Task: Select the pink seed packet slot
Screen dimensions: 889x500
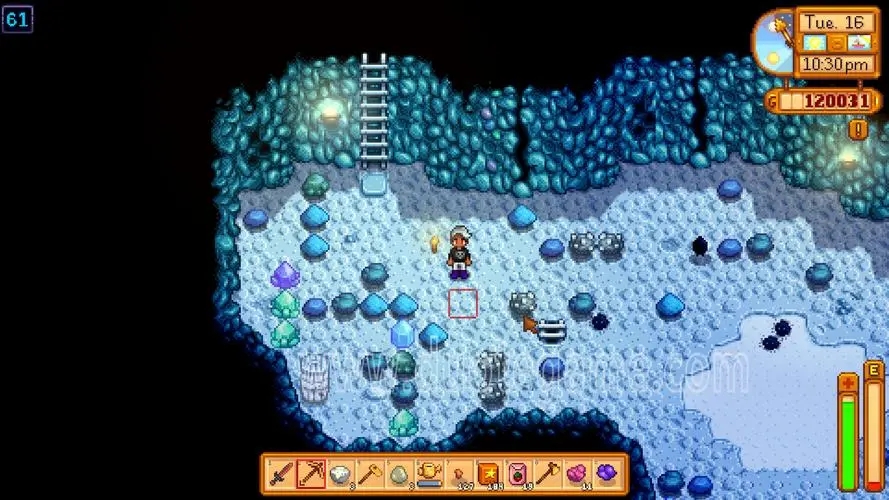Action: tap(518, 471)
